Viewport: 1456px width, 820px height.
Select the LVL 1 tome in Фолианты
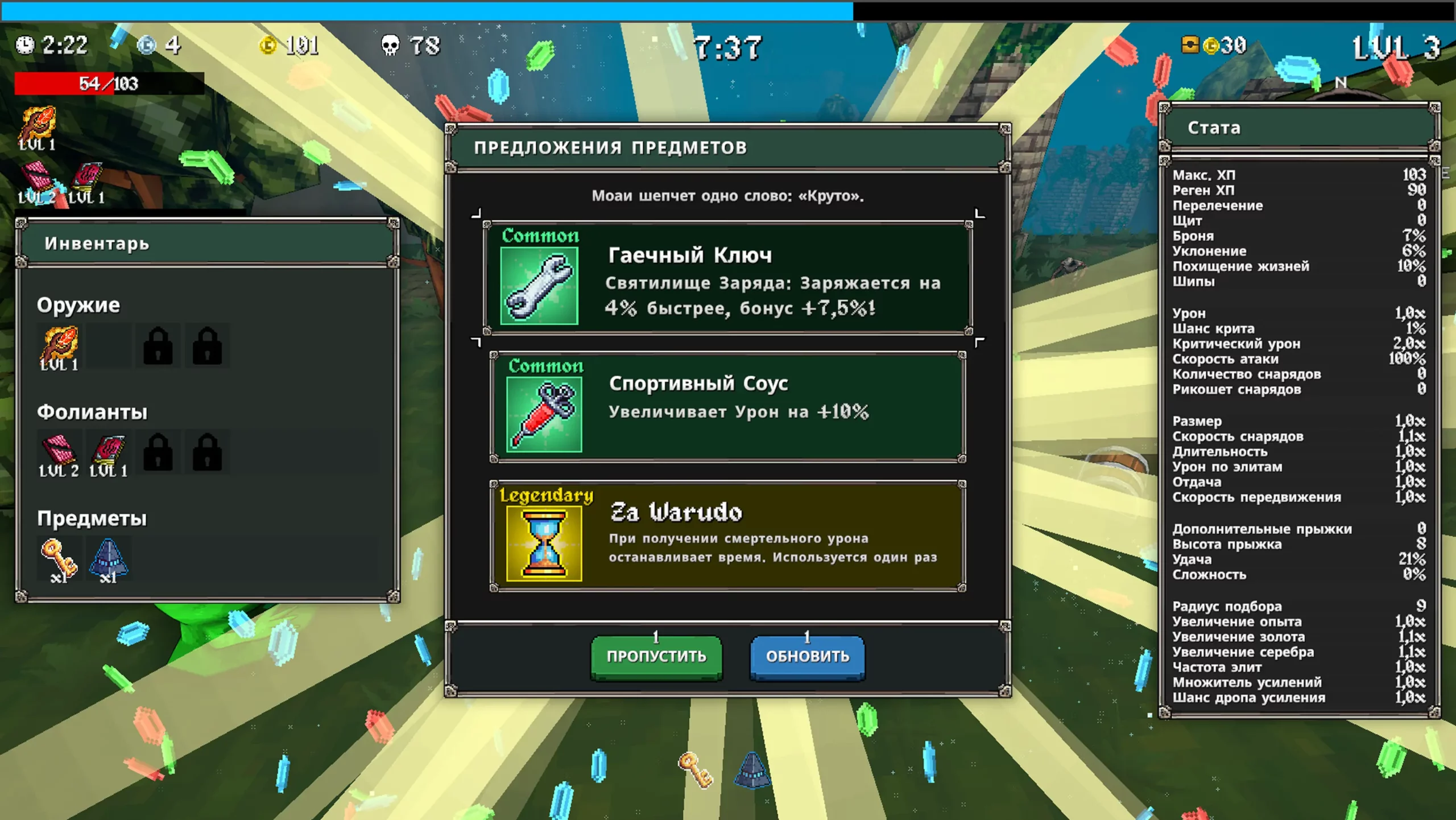pyautogui.click(x=108, y=454)
